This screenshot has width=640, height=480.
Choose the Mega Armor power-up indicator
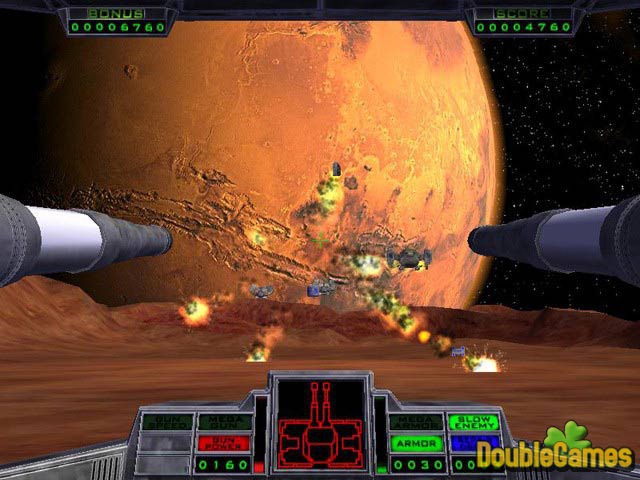pyautogui.click(x=416, y=423)
